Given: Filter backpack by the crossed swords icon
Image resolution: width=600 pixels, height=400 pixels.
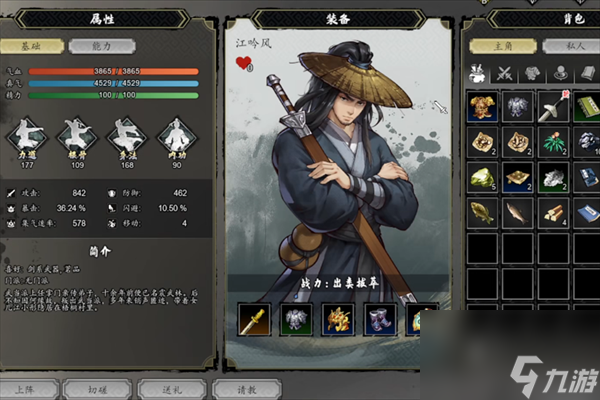Looking at the screenshot, I should click(x=506, y=73).
